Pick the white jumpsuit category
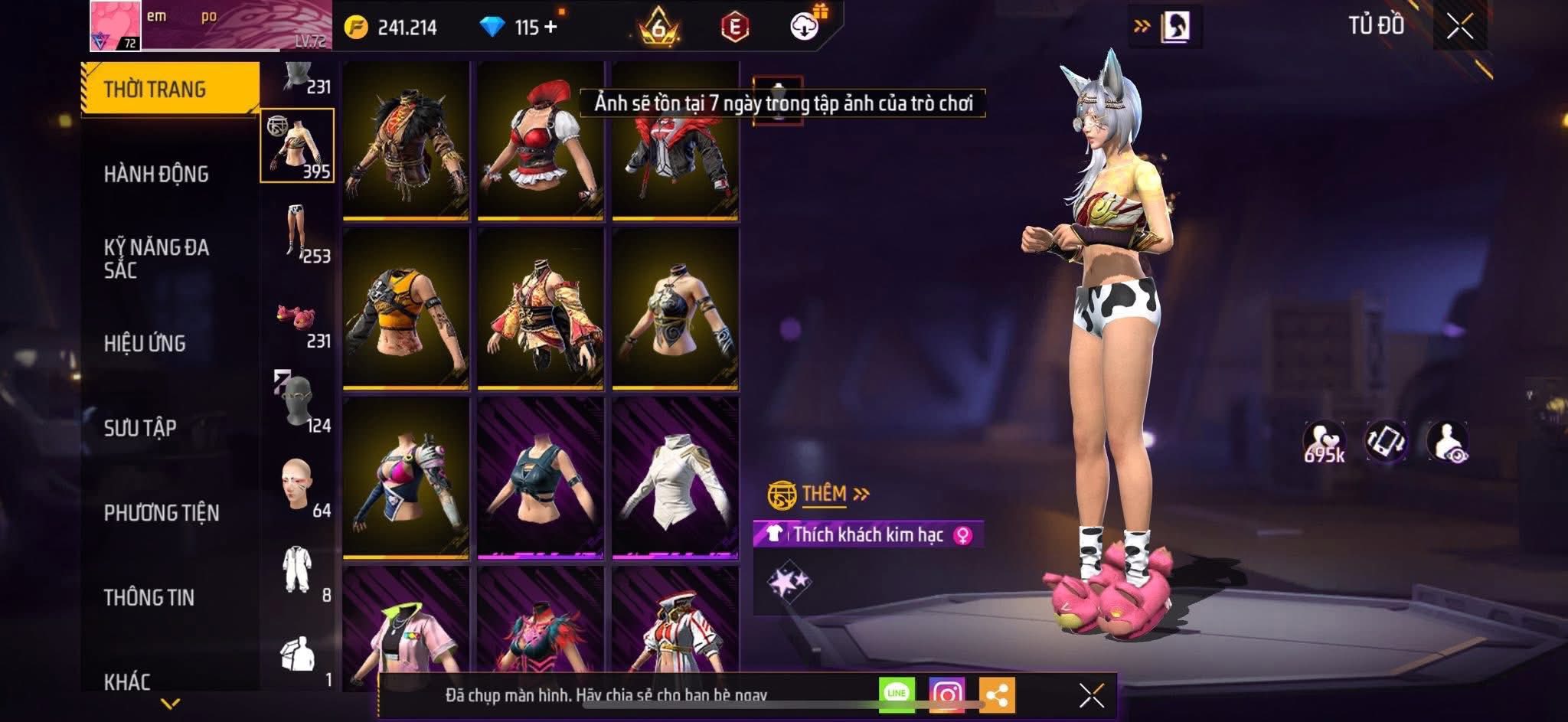Viewport: 1568px width, 722px height. pyautogui.click(x=298, y=570)
